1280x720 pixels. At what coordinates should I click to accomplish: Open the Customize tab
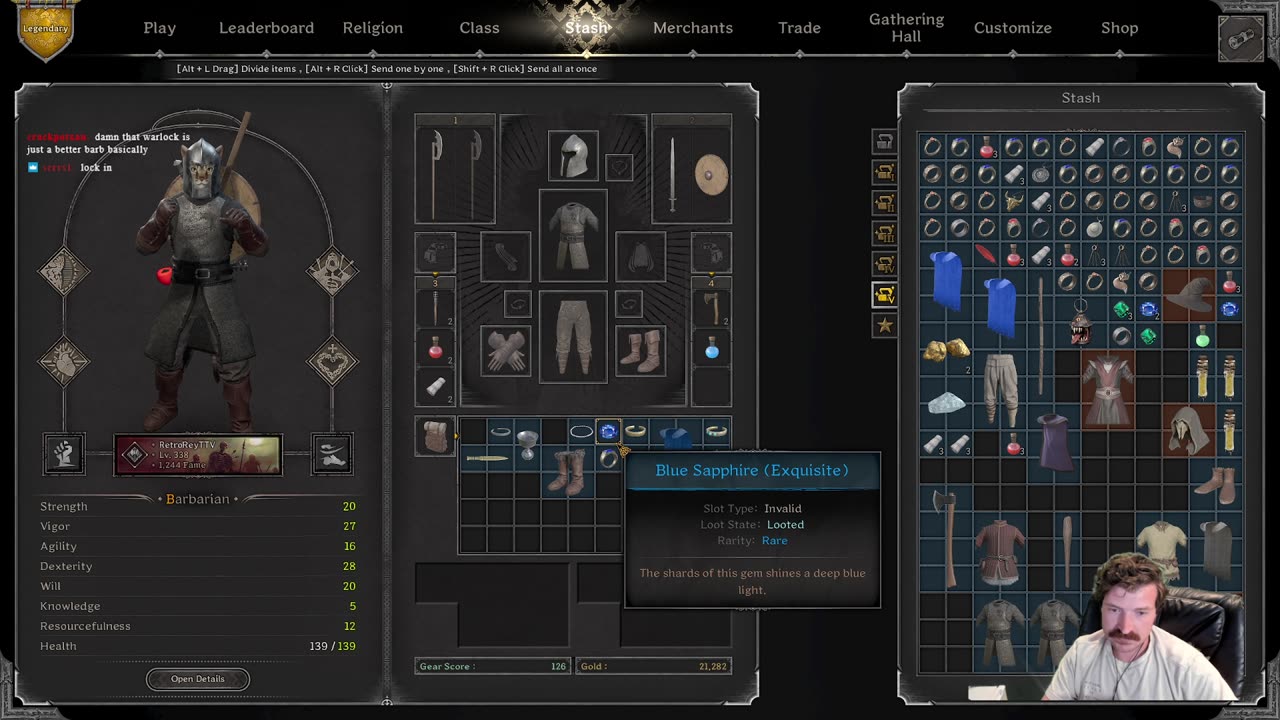pyautogui.click(x=1012, y=28)
